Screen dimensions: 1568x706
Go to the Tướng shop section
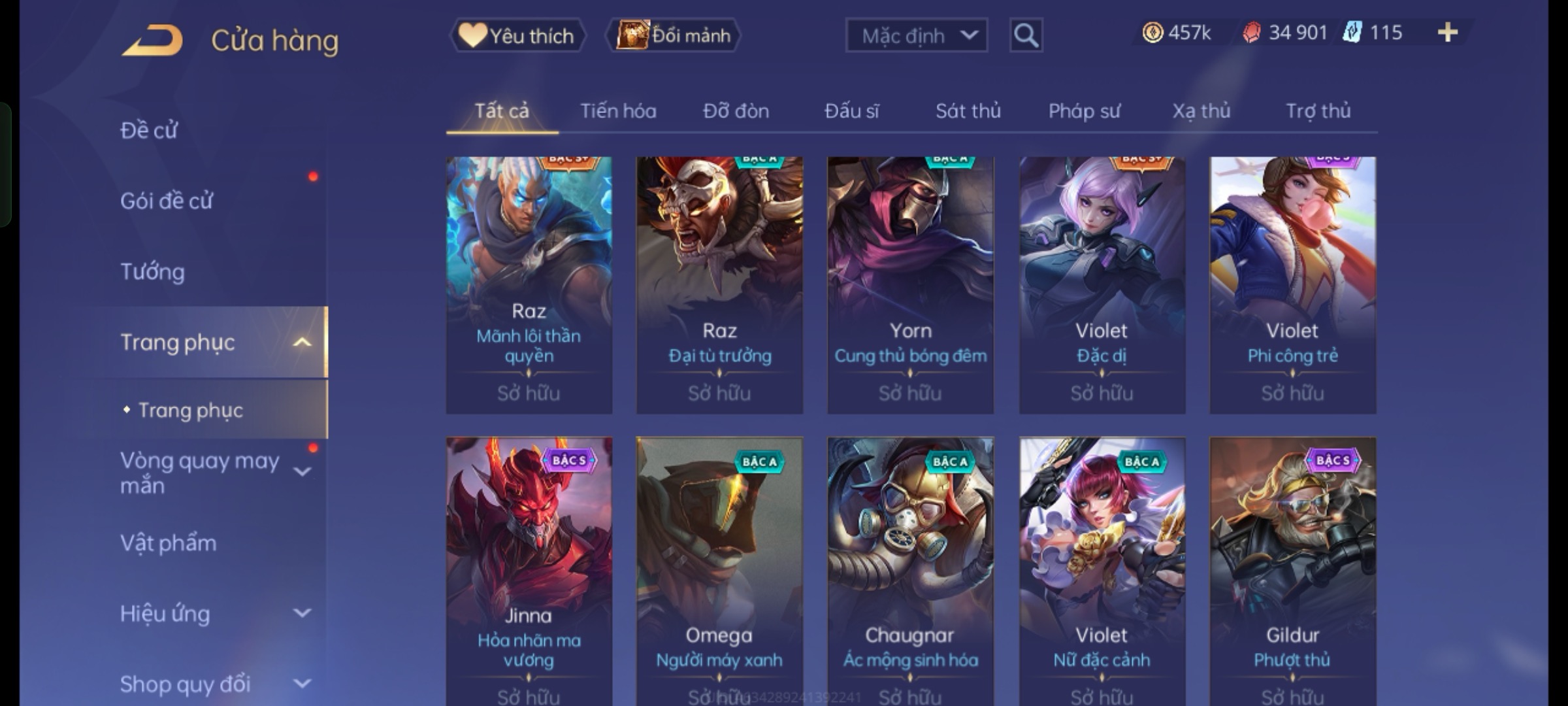153,272
